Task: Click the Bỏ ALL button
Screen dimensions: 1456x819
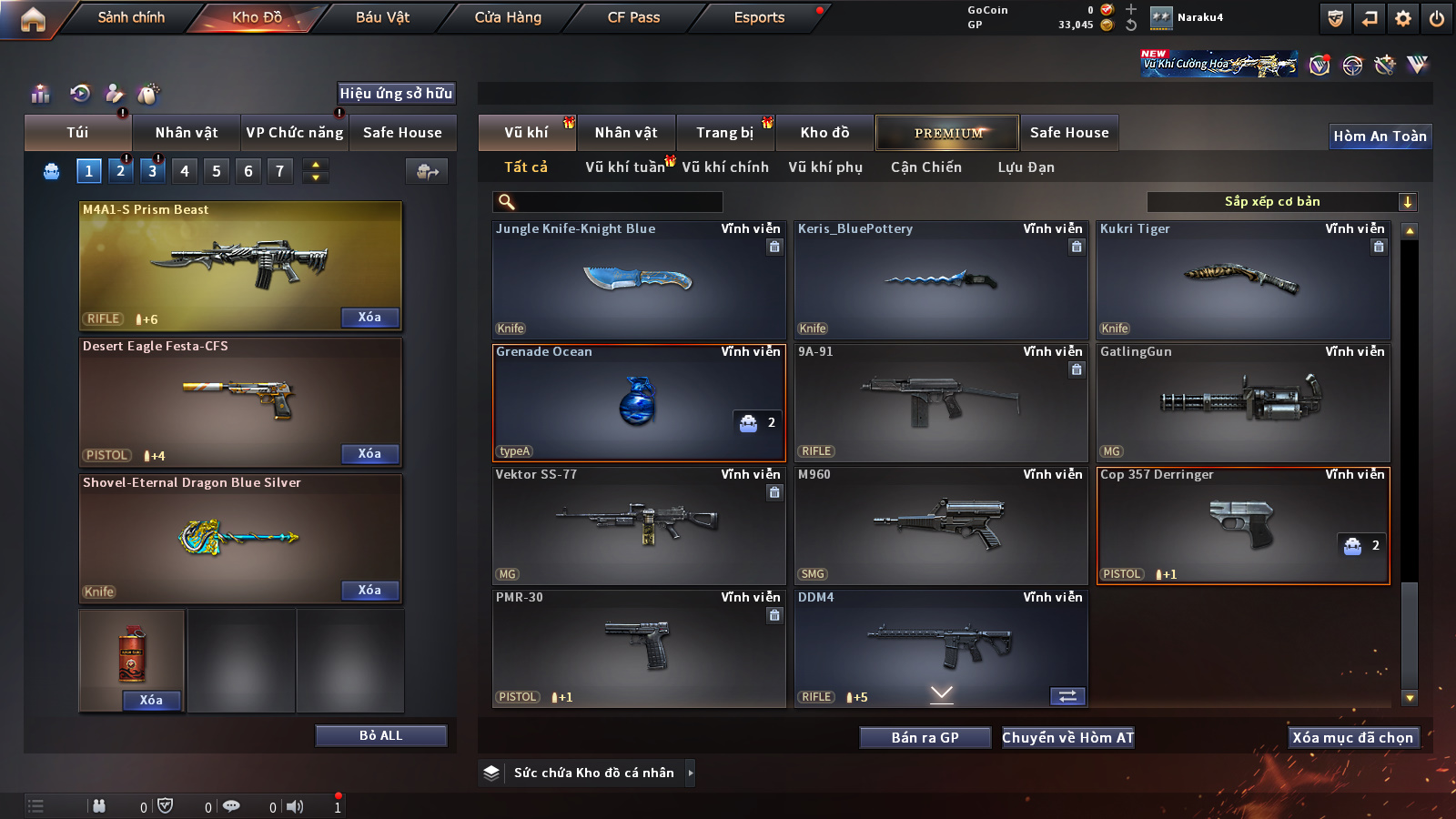Action: [380, 735]
